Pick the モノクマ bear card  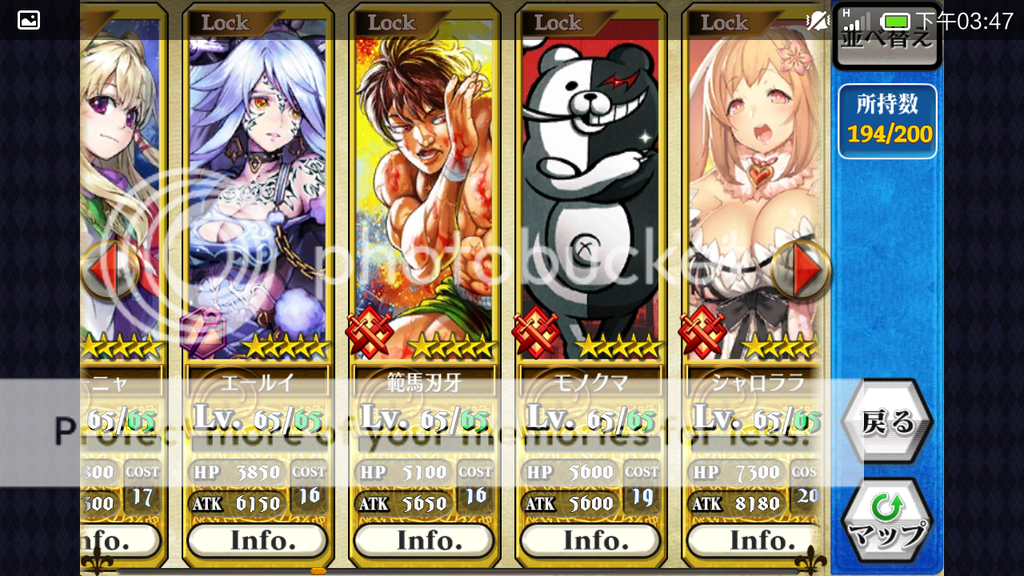pos(590,190)
